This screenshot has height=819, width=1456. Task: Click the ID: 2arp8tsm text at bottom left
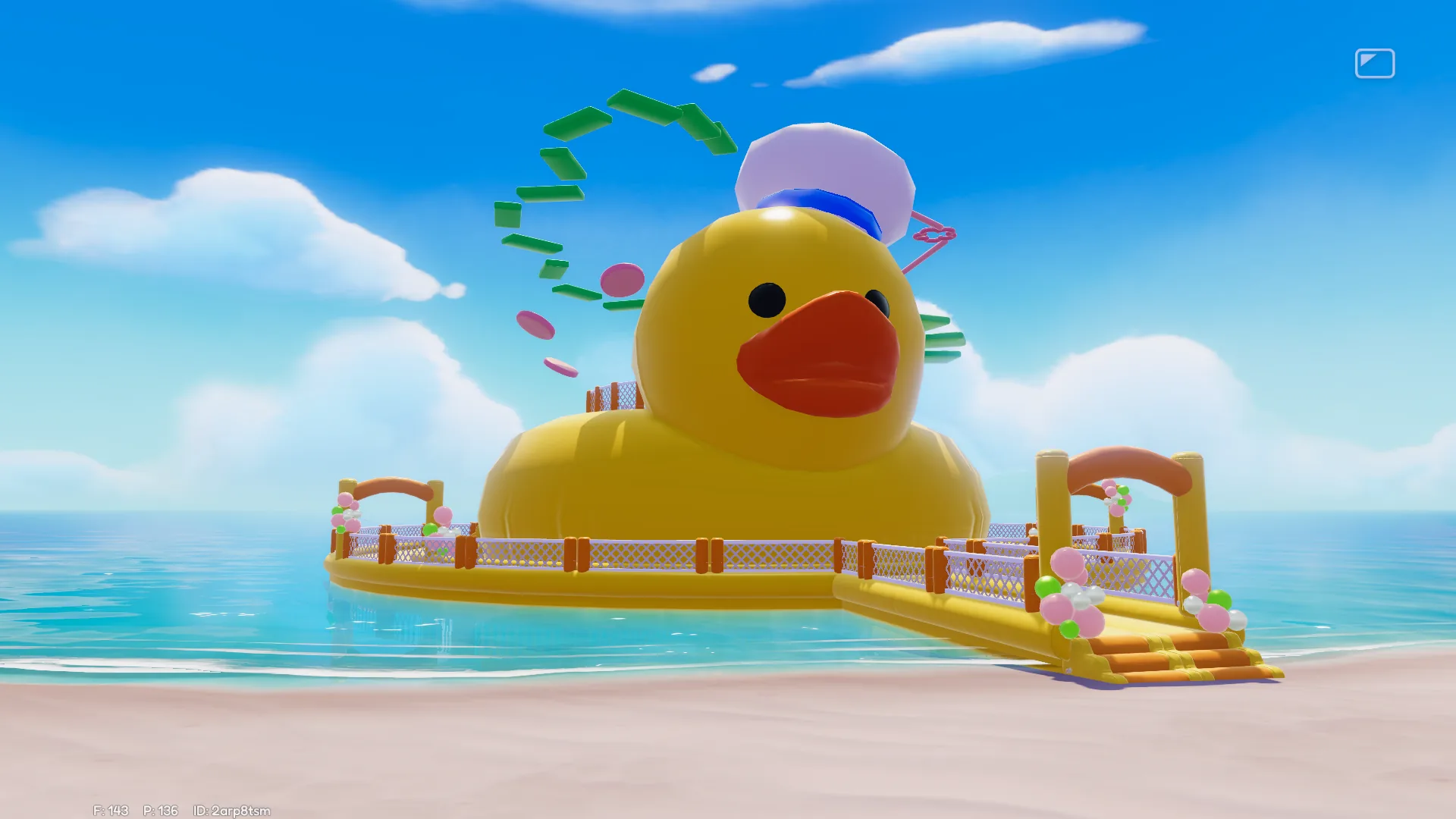coord(231,810)
